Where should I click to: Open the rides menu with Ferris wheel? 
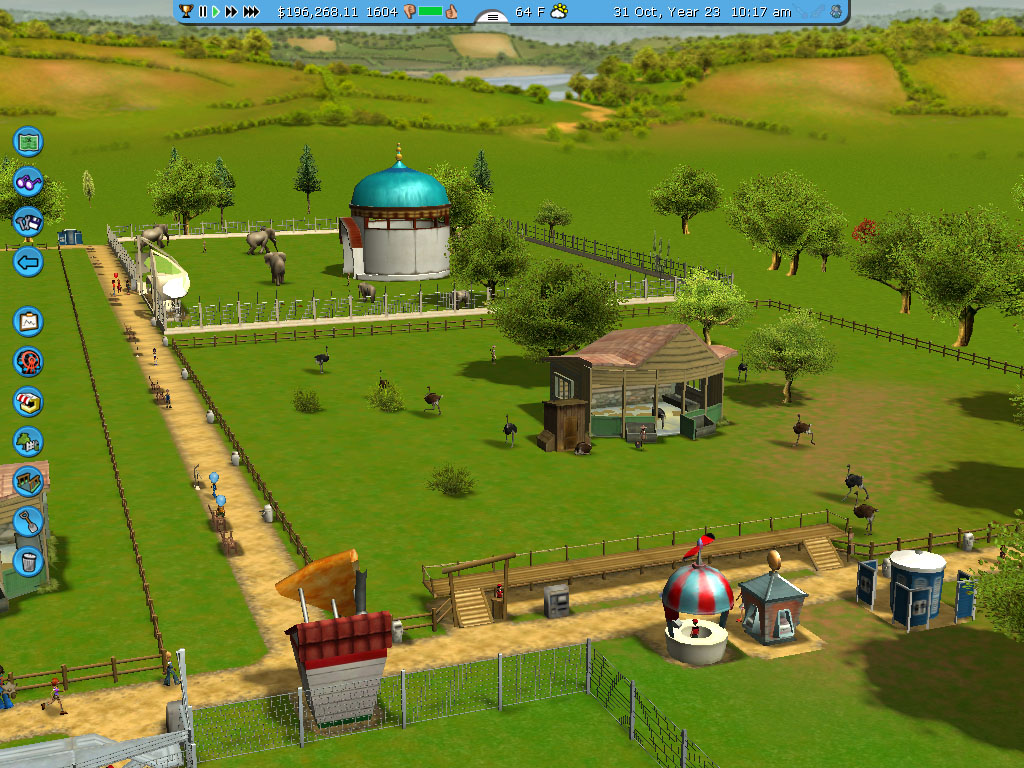point(28,361)
